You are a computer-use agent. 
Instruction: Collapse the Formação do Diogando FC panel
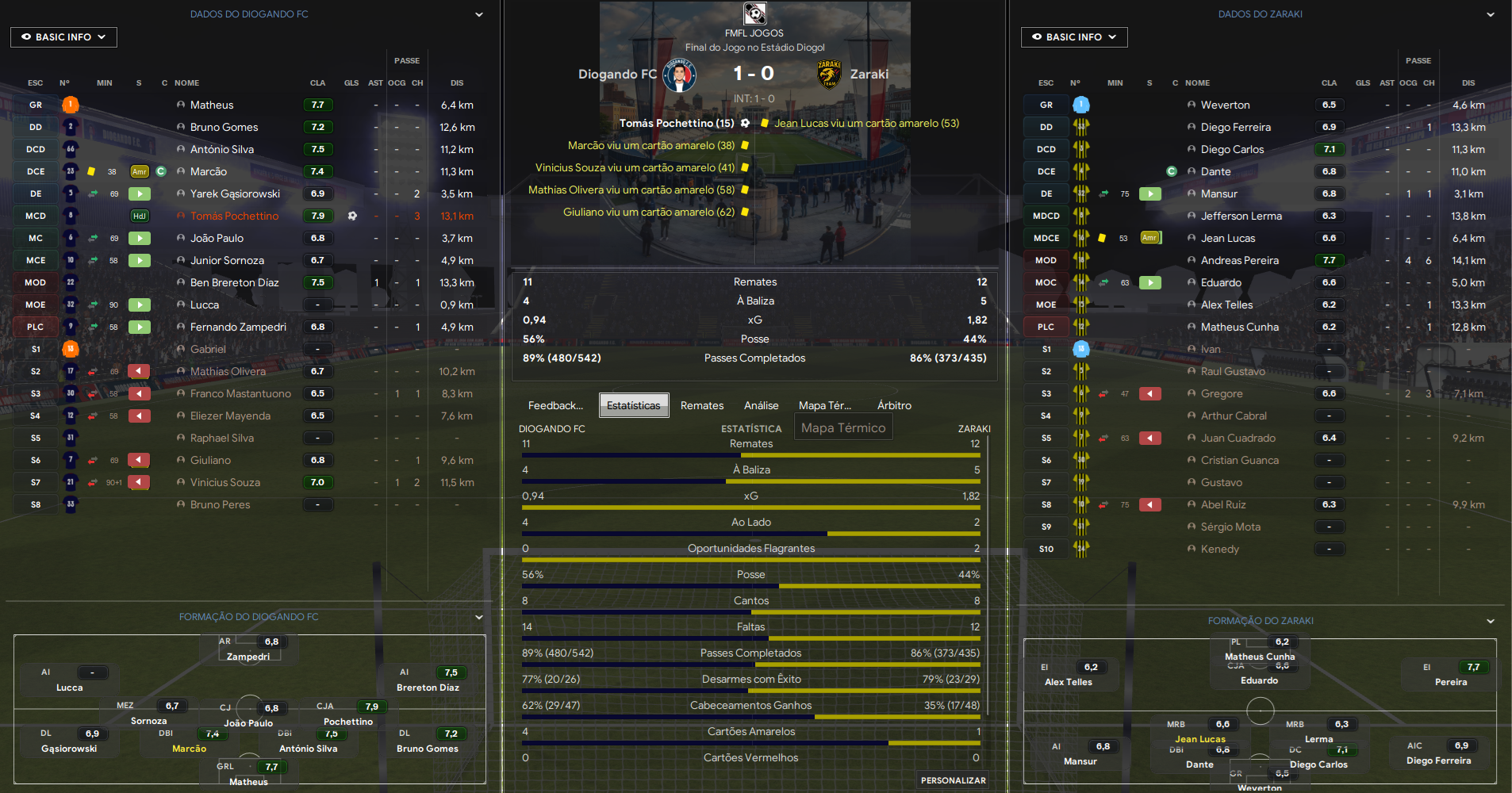click(479, 617)
